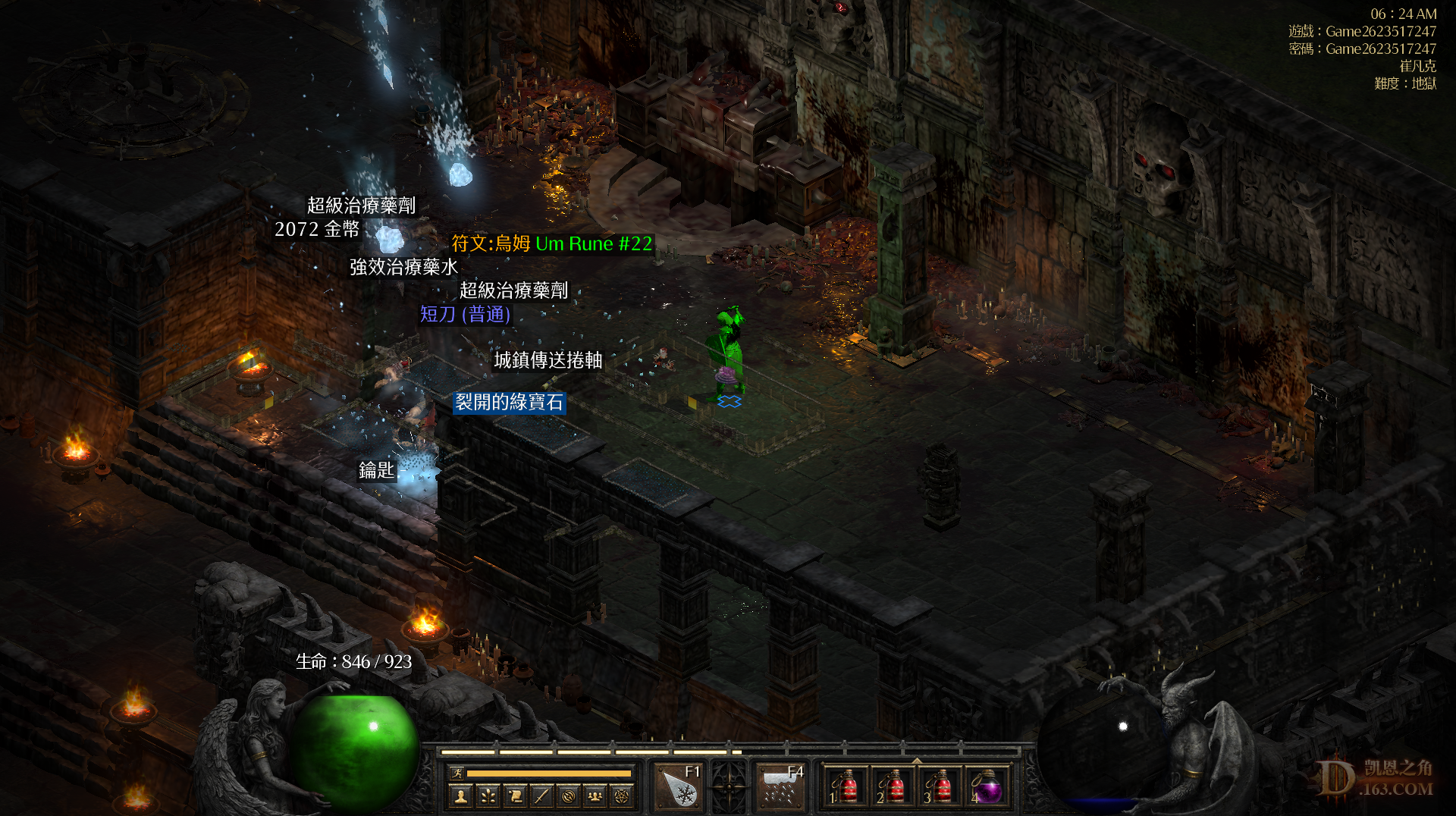Open the game menu pentagram icon
This screenshot has width=1456, height=816.
click(622, 796)
